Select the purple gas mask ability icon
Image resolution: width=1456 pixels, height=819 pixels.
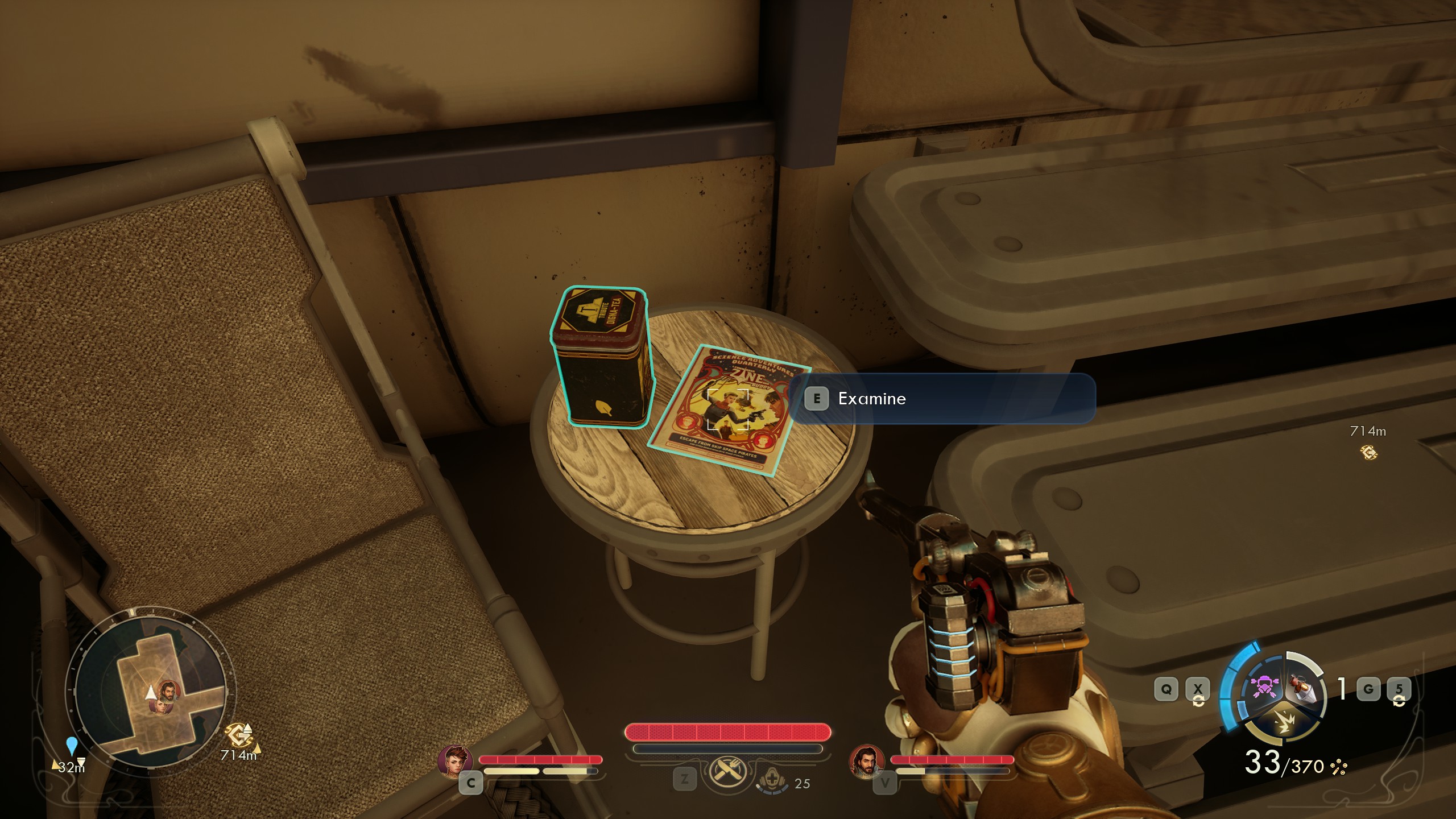[x=1265, y=686]
